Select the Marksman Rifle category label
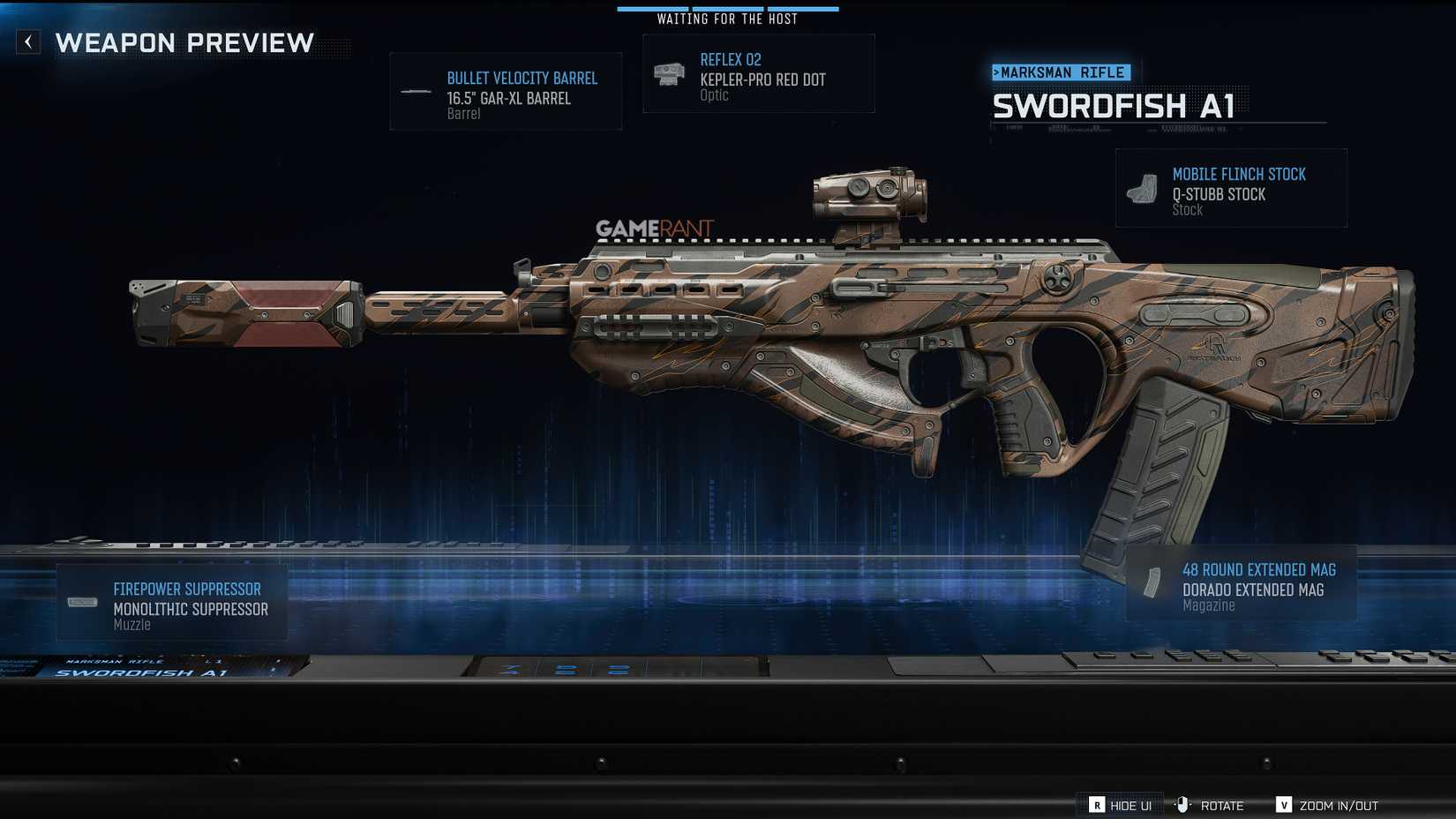Viewport: 1456px width, 819px height. pyautogui.click(x=1062, y=72)
